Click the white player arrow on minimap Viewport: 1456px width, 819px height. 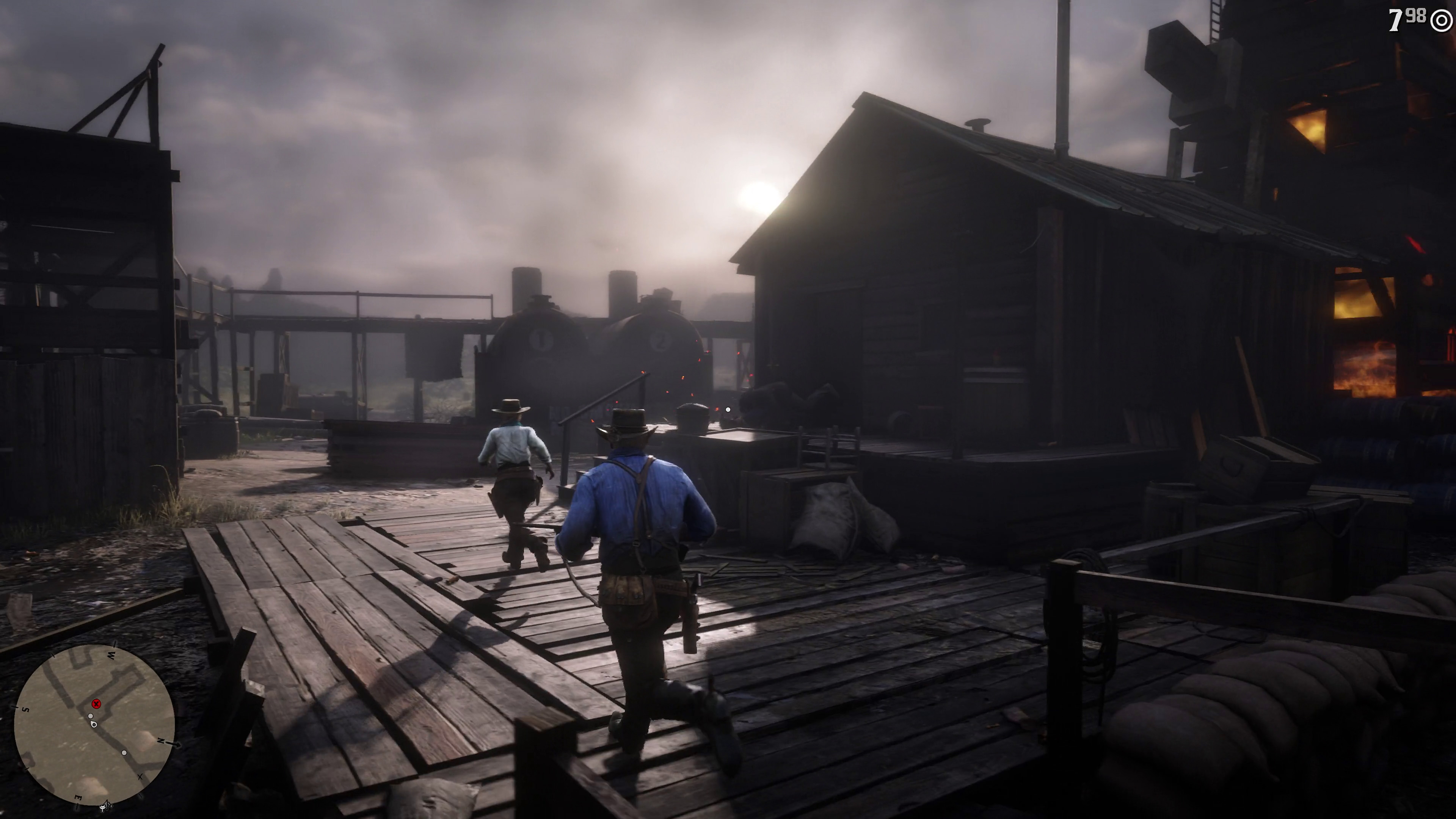93,724
